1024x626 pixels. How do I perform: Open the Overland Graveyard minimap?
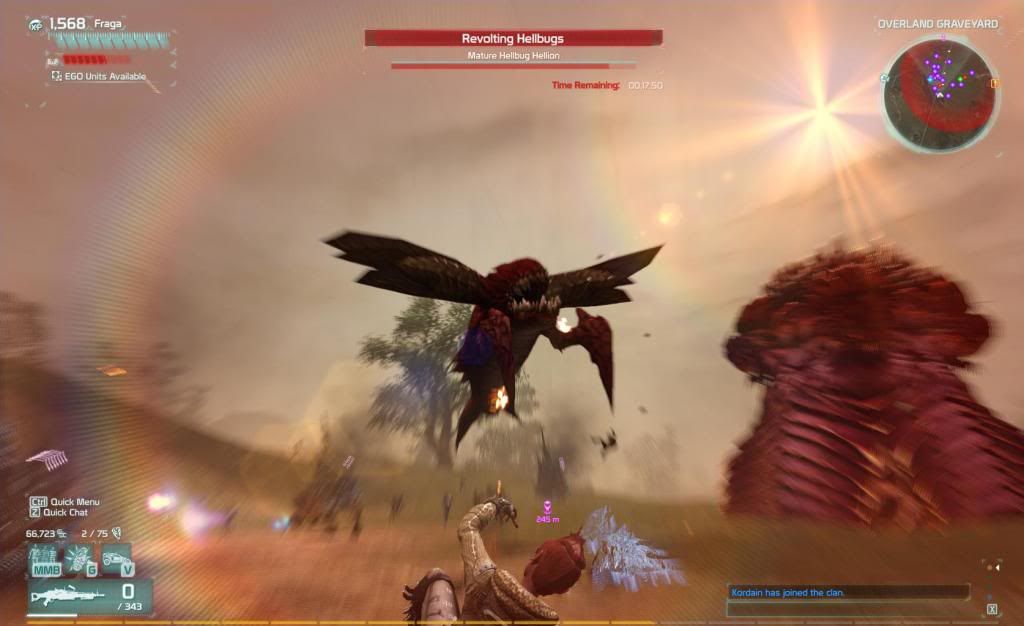tap(938, 93)
